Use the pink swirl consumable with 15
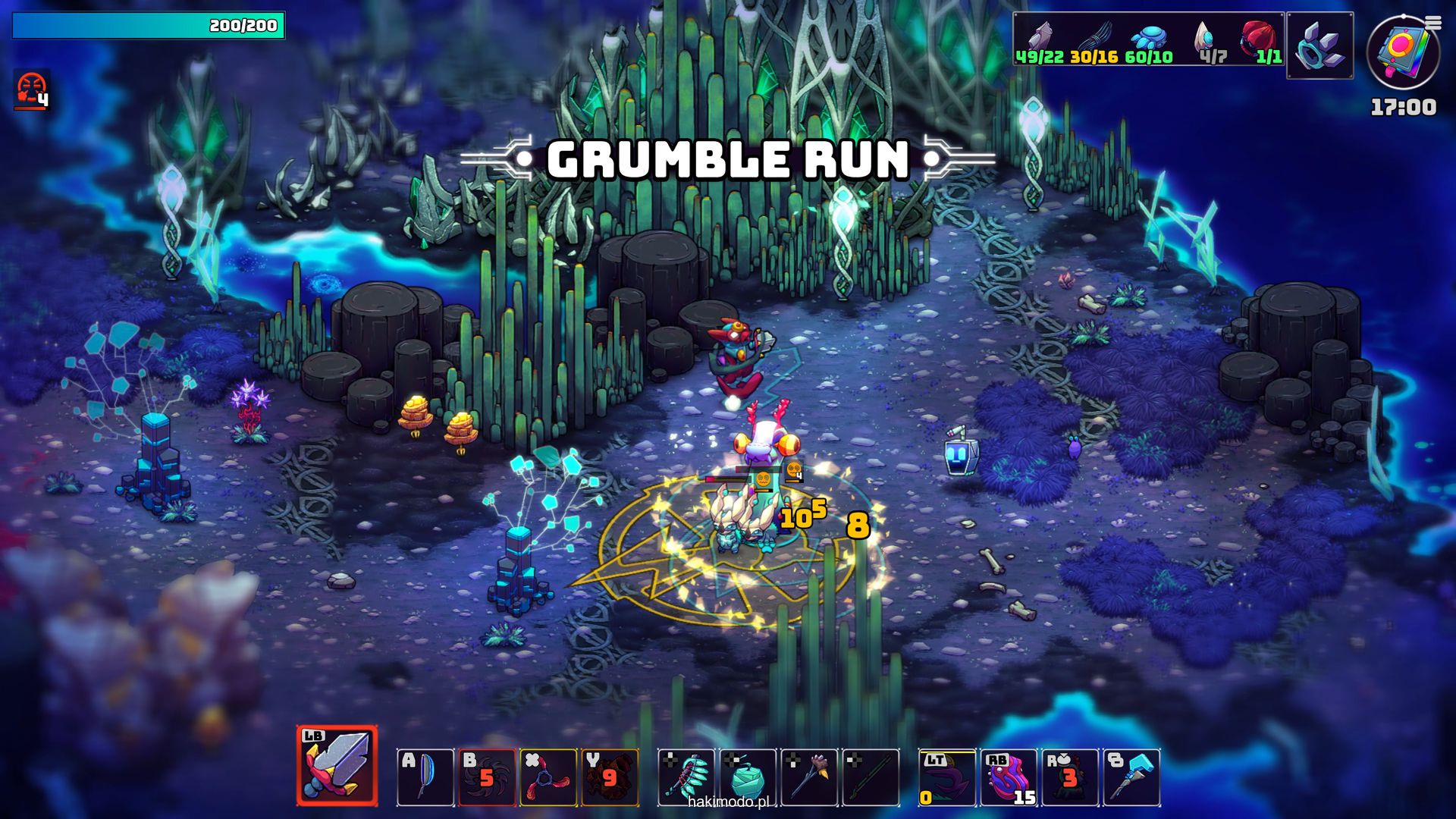Viewport: 1456px width, 819px height. (x=1009, y=777)
